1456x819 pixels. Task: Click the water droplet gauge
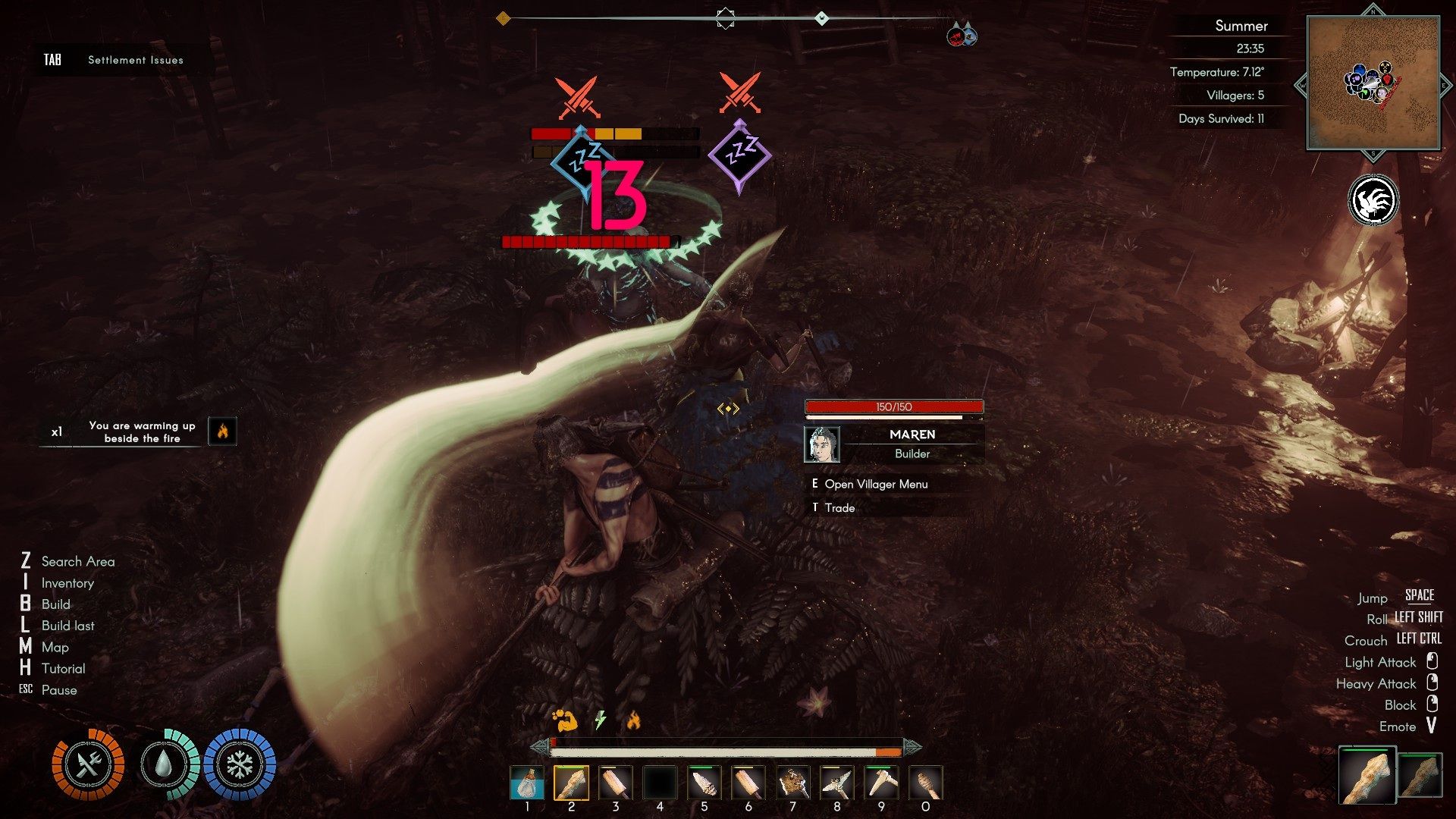pyautogui.click(x=164, y=766)
